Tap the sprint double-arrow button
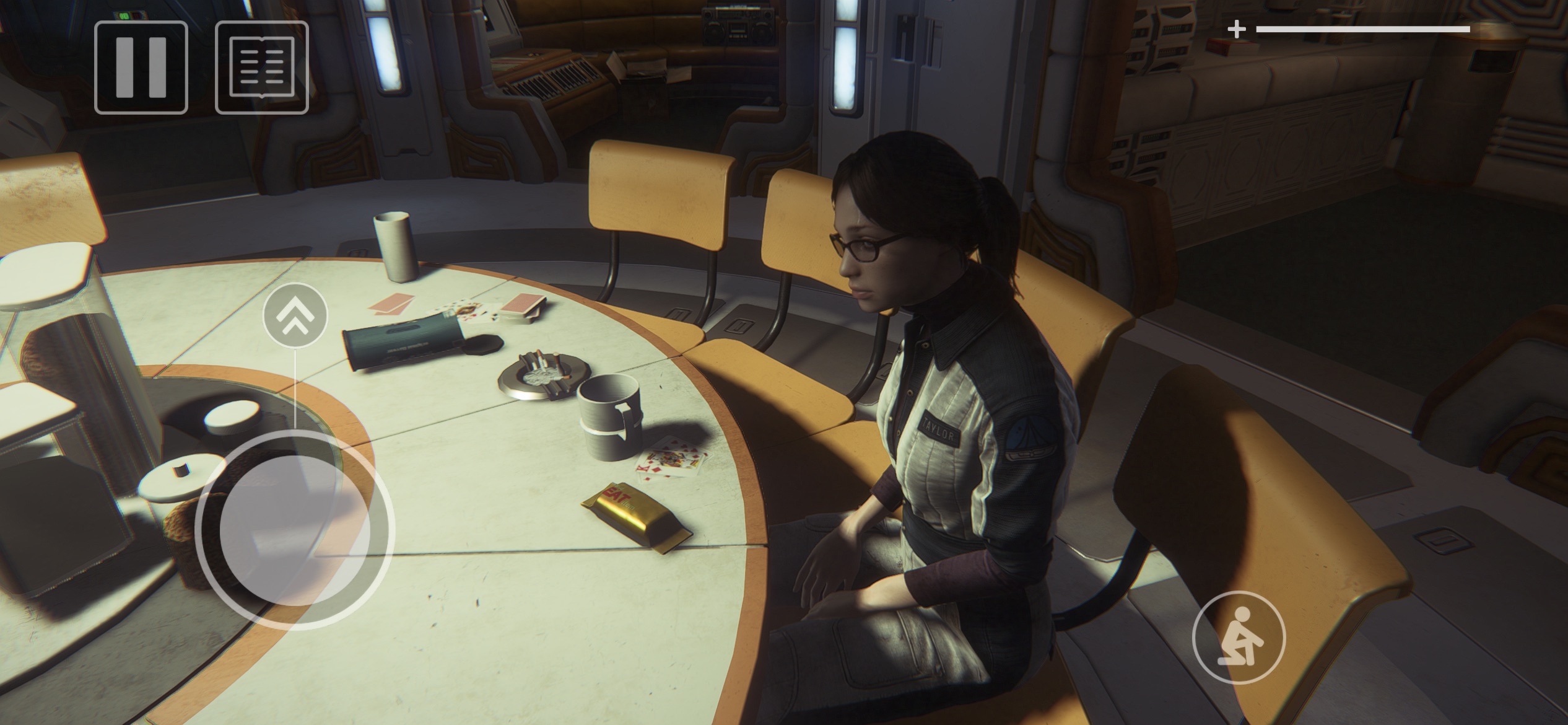Image resolution: width=1568 pixels, height=725 pixels. click(x=295, y=315)
